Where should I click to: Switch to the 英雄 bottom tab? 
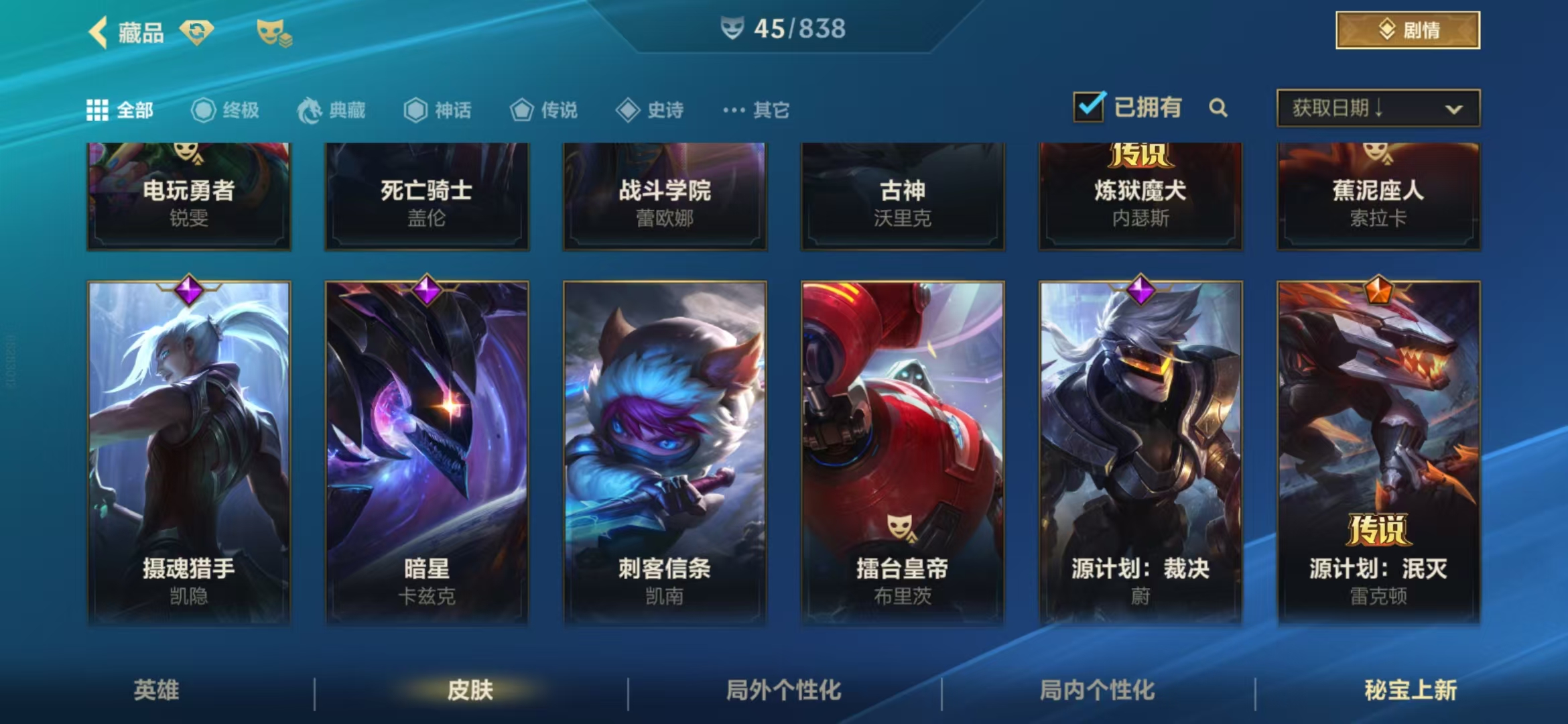coord(156,690)
